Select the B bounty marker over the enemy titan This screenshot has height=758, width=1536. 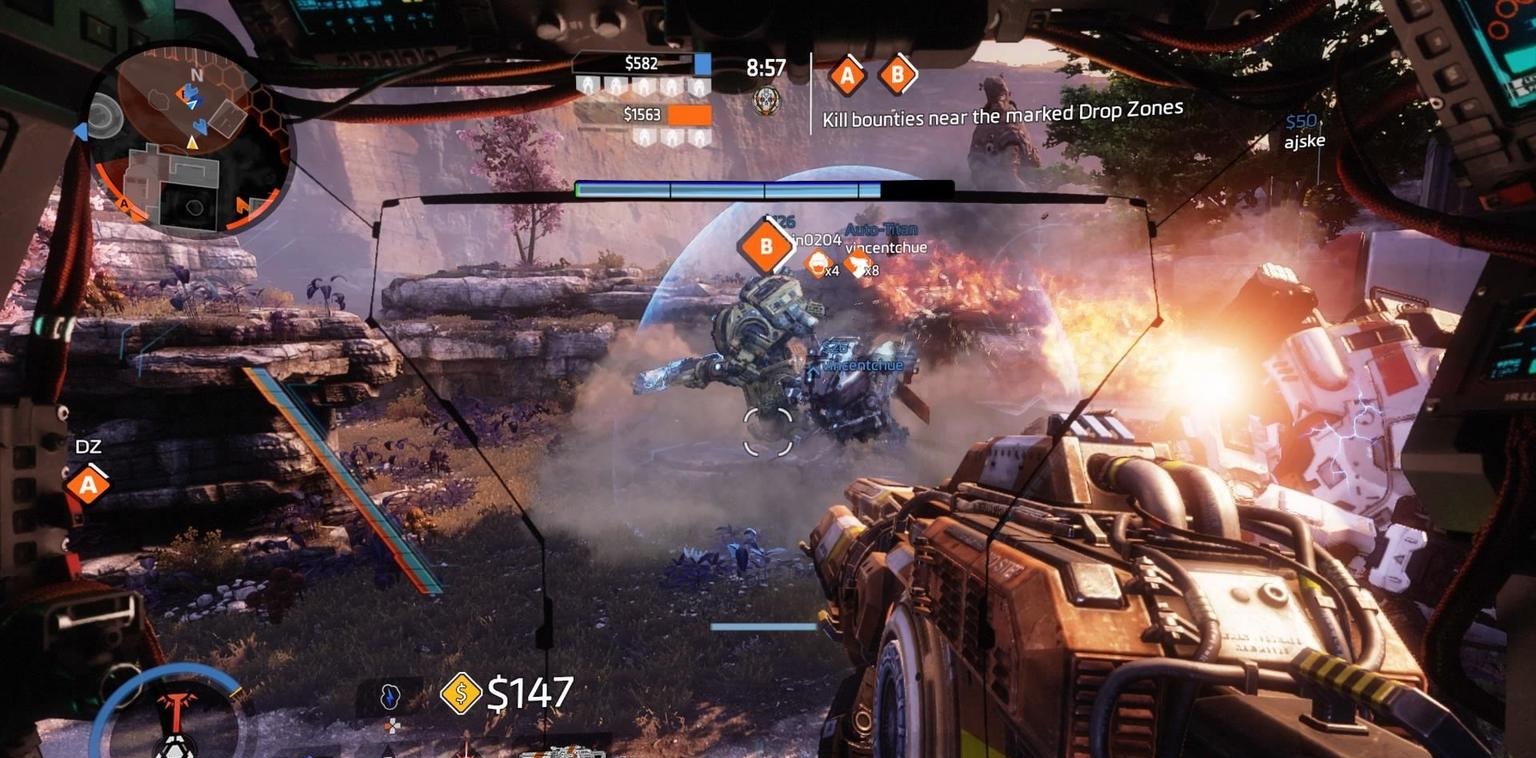pos(766,246)
